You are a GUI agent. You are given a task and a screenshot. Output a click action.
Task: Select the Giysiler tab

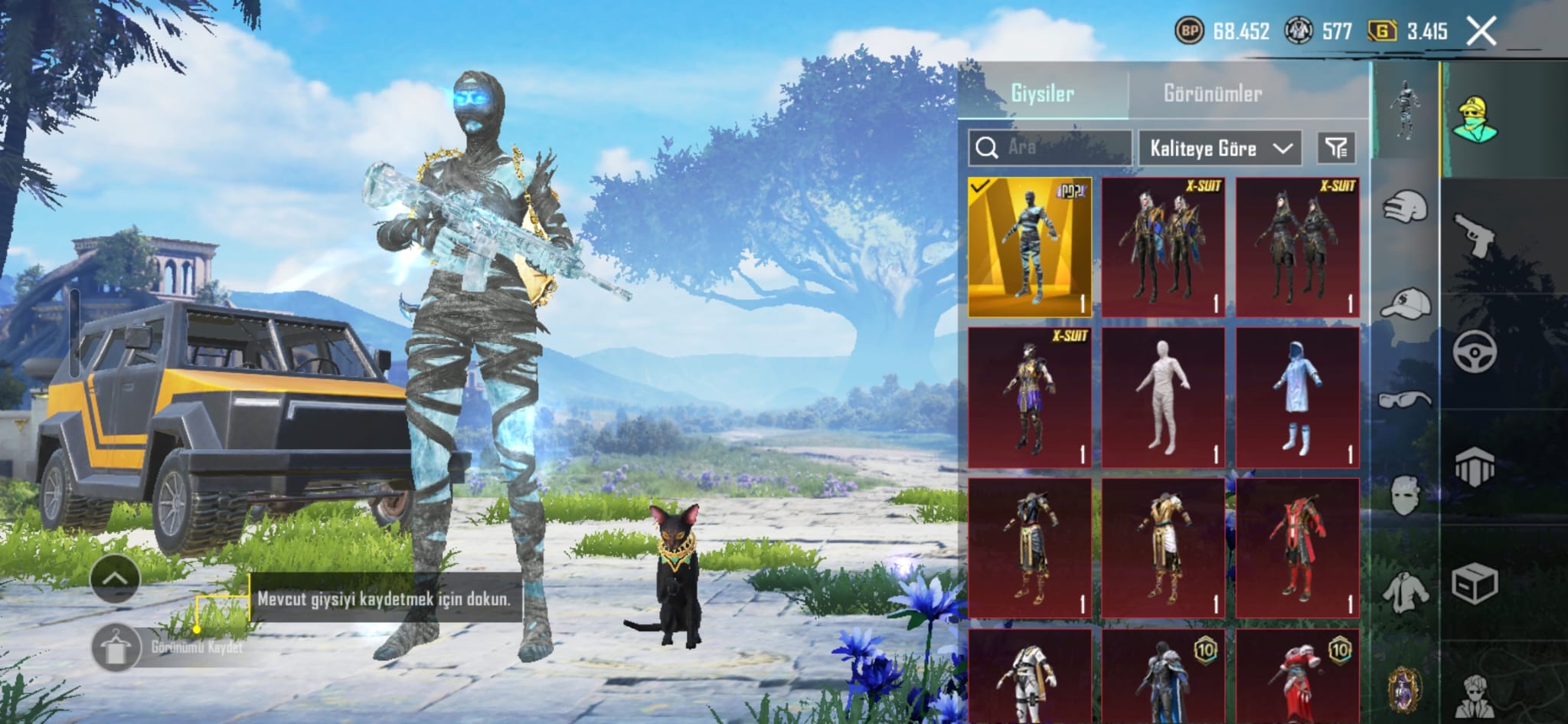(x=1042, y=93)
